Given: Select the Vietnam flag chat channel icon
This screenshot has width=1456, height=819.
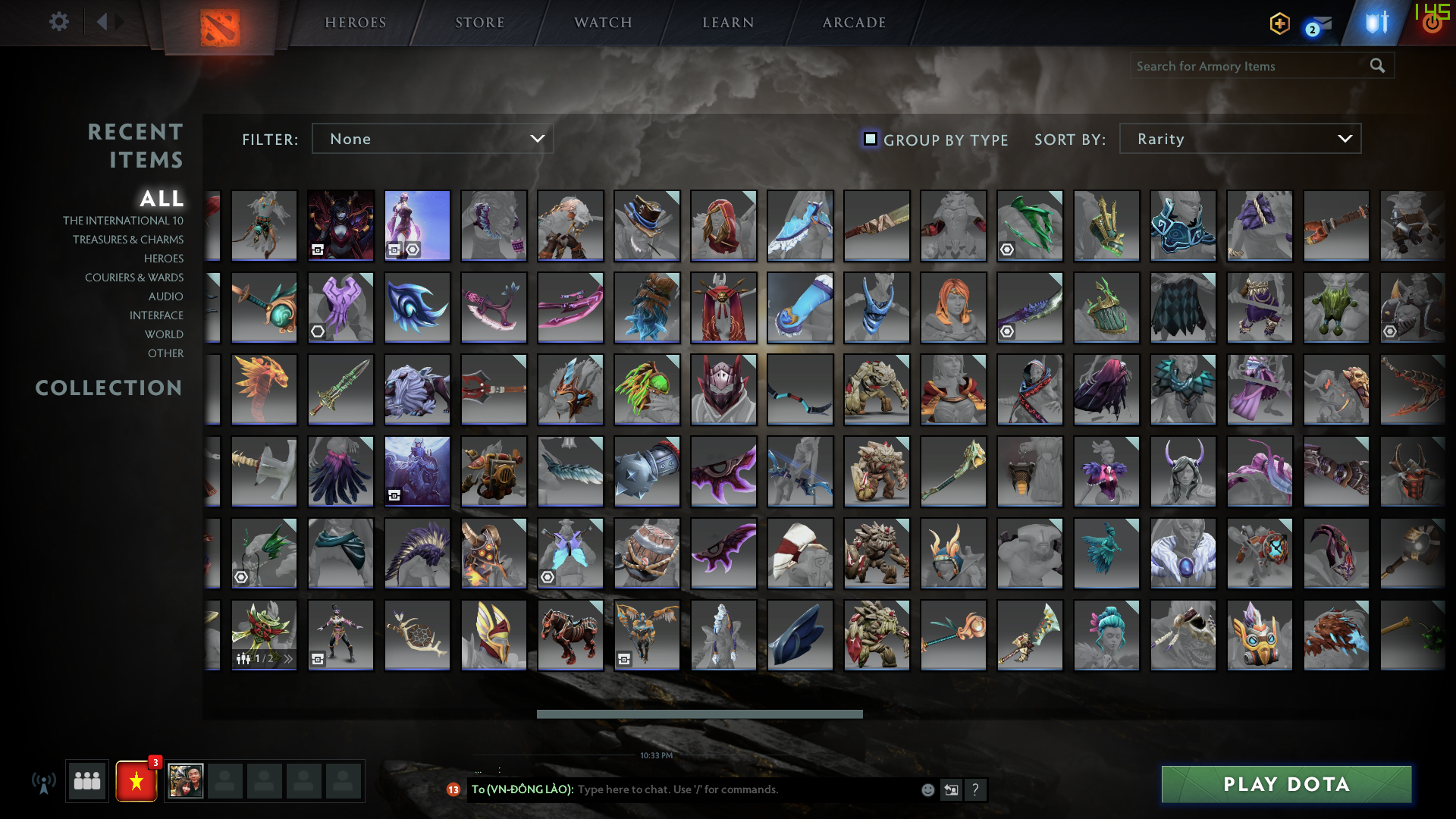Looking at the screenshot, I should [136, 780].
